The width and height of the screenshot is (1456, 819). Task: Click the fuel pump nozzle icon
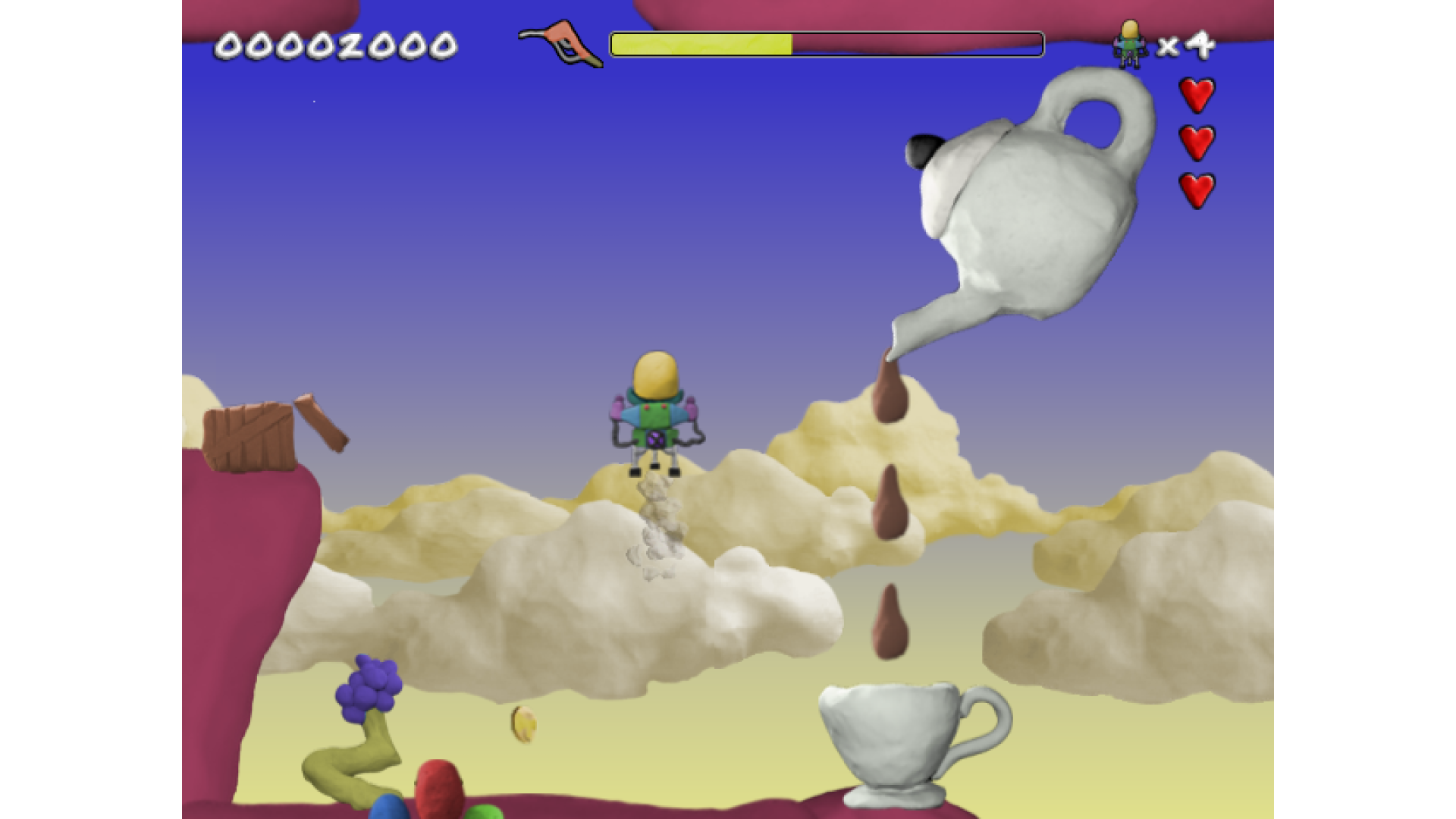[562, 43]
